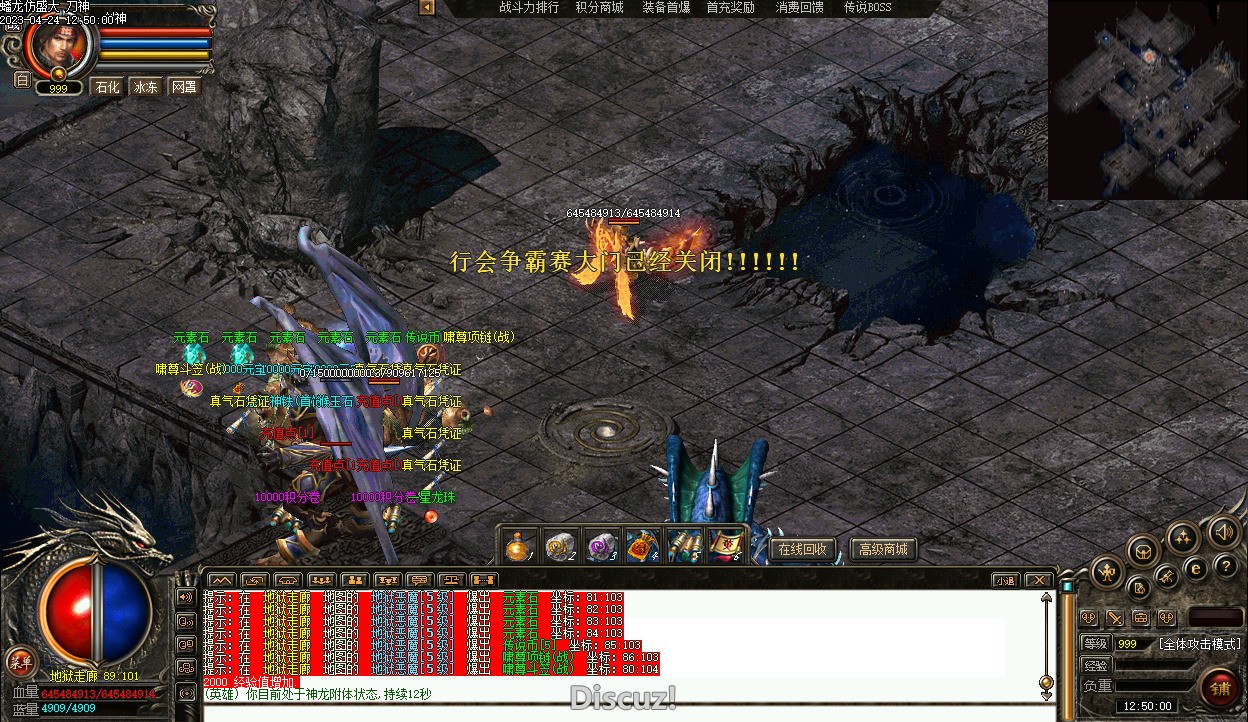Image resolution: width=1248 pixels, height=722 pixels.
Task: Select the red pouch in hotbar slot 4
Action: pyautogui.click(x=641, y=546)
